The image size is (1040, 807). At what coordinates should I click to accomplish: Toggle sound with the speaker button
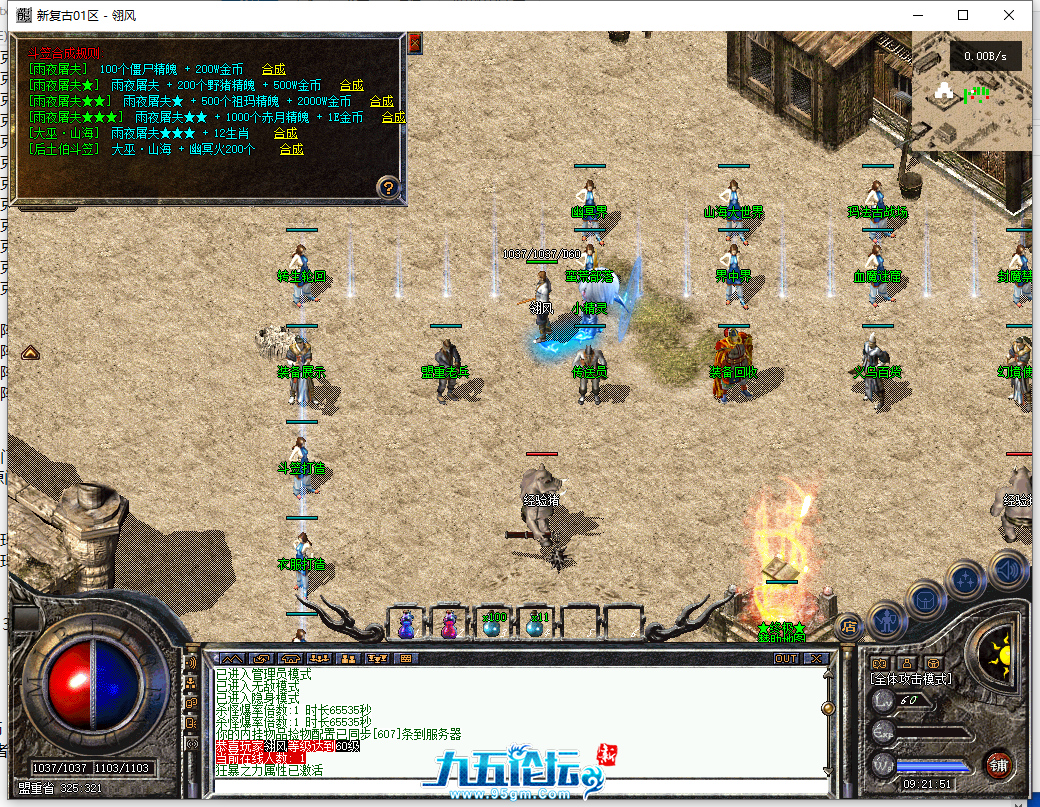(1008, 569)
